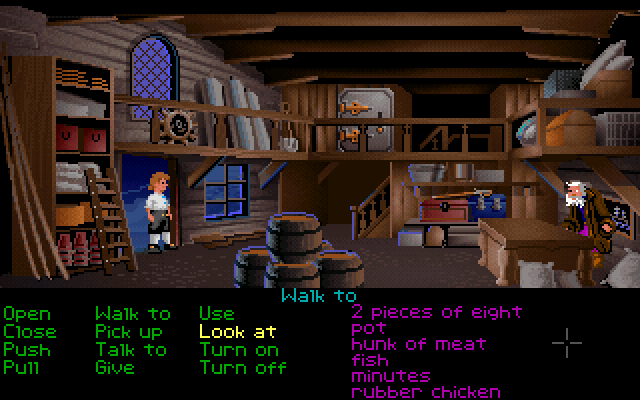Pick the pot from the inventory list

click(367, 328)
